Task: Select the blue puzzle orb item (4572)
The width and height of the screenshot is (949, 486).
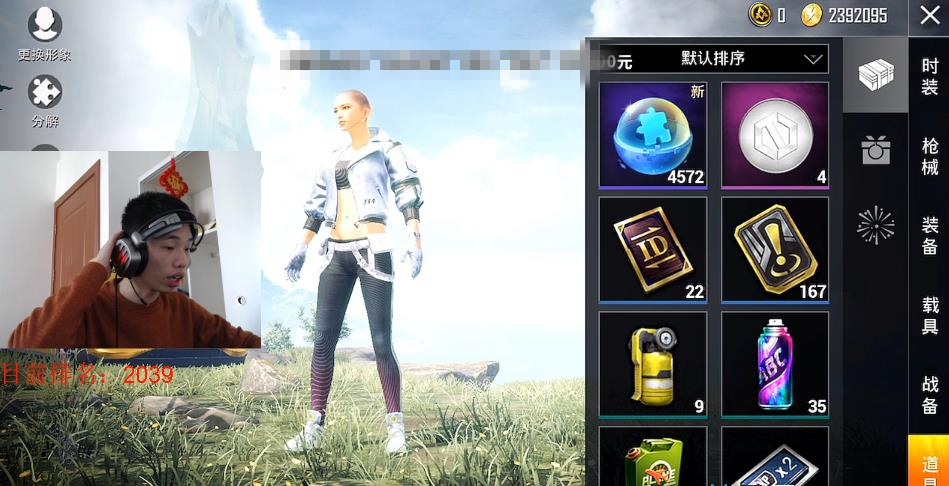Action: coord(653,135)
